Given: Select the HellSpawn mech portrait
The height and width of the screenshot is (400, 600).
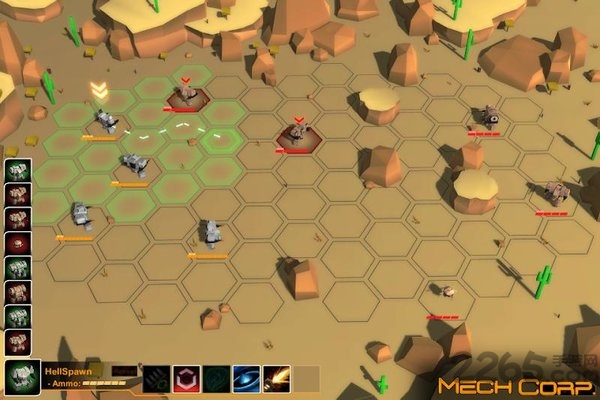Looking at the screenshot, I should pos(20,379).
